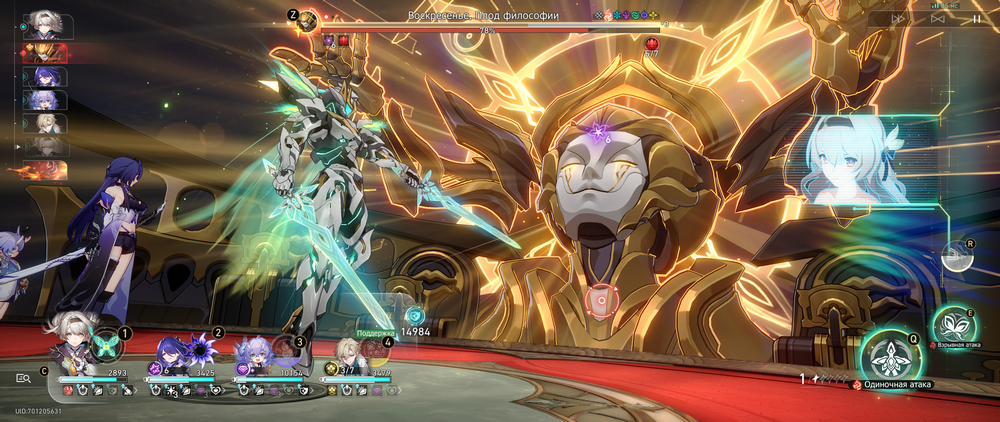Trigger the third character's ultimate

[x=287, y=351]
